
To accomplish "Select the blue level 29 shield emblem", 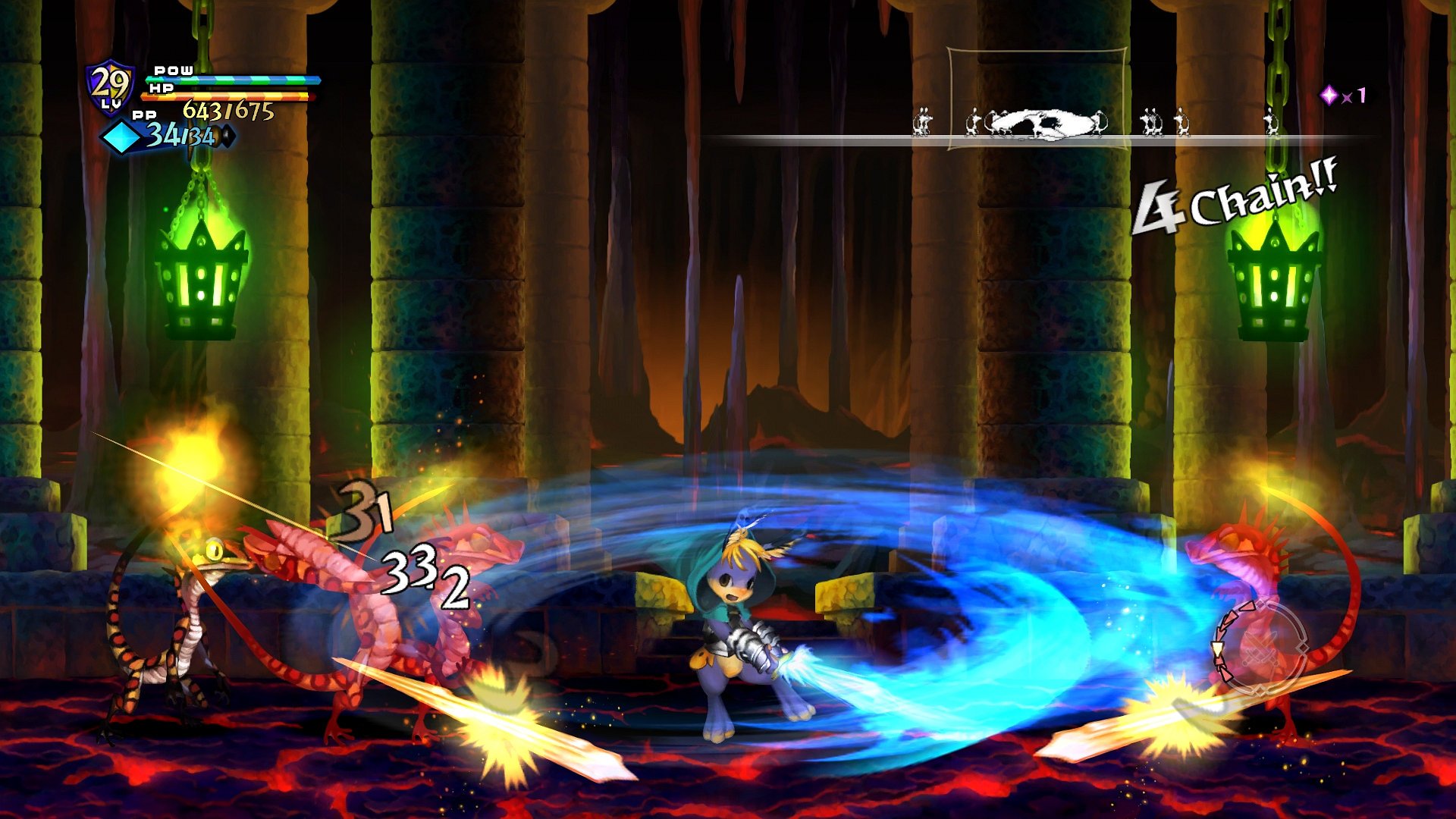I will pyautogui.click(x=108, y=83).
